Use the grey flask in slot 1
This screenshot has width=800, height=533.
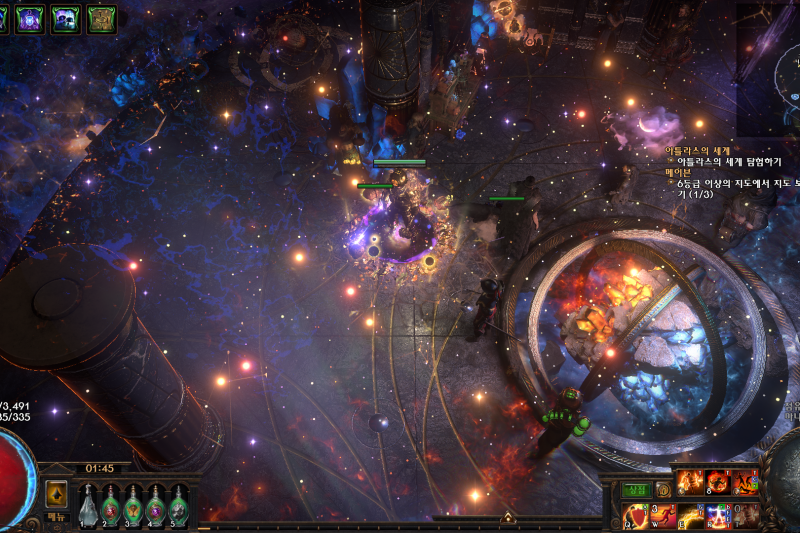pyautogui.click(x=88, y=503)
